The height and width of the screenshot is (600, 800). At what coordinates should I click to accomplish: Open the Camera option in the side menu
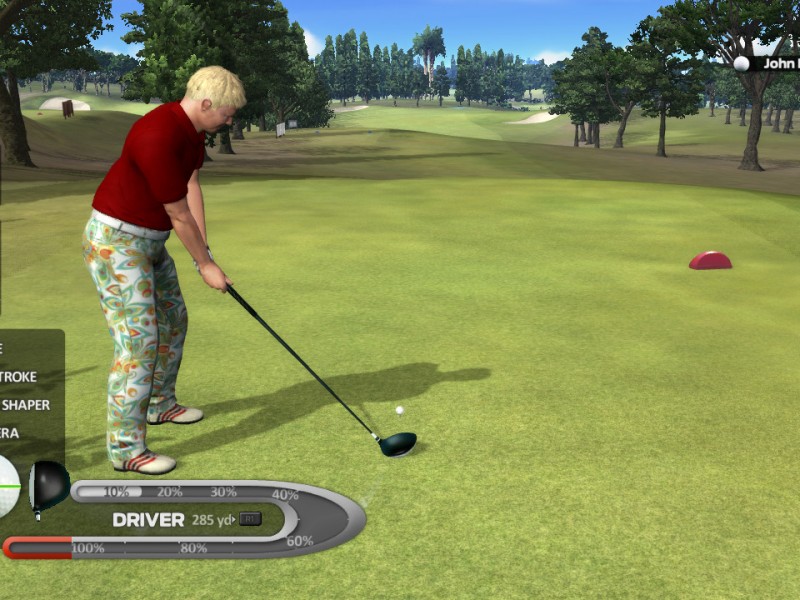pos(10,433)
